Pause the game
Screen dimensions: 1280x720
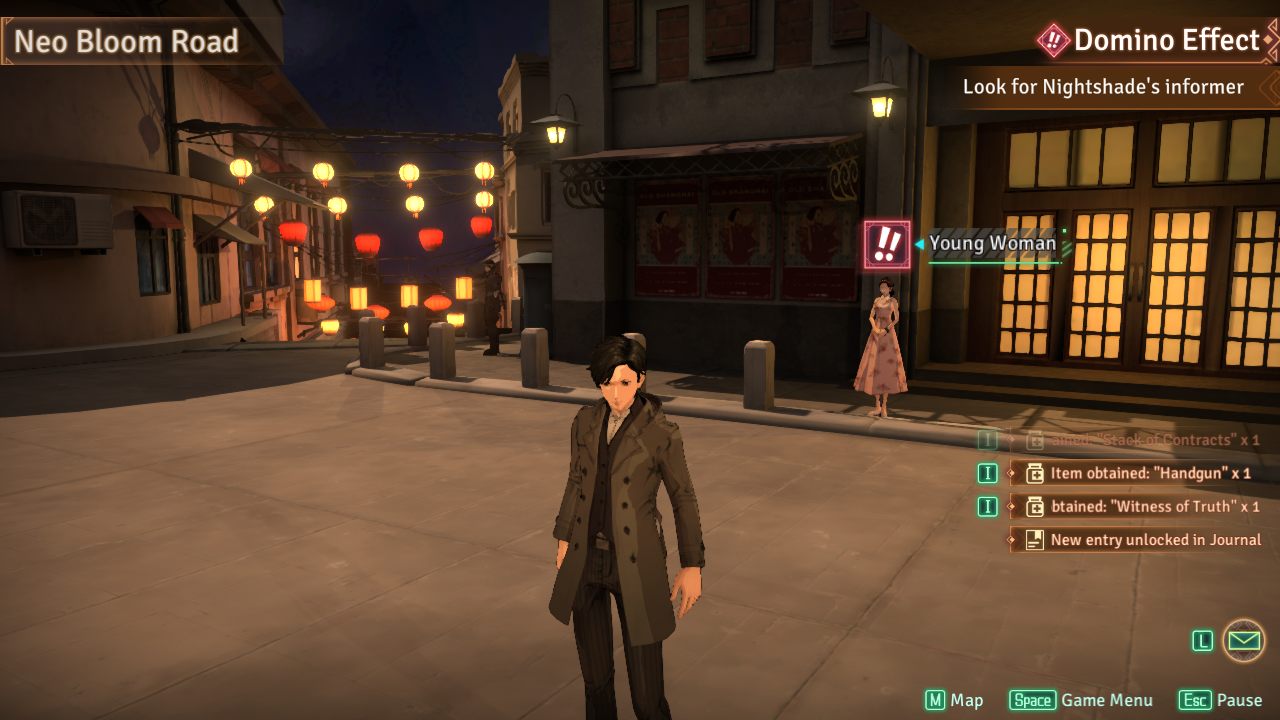(1220, 700)
